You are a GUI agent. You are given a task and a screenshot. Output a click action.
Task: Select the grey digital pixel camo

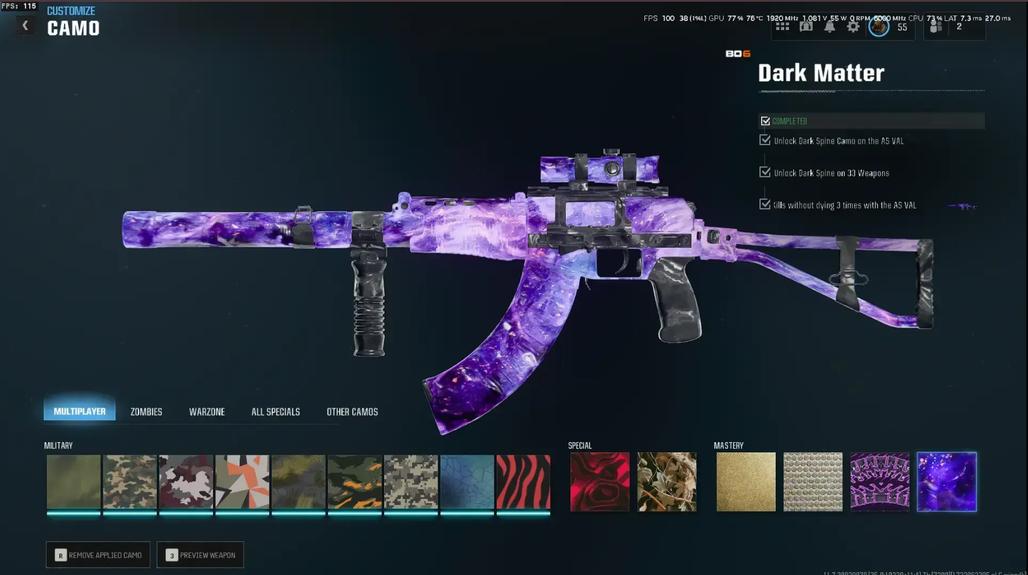coord(411,482)
